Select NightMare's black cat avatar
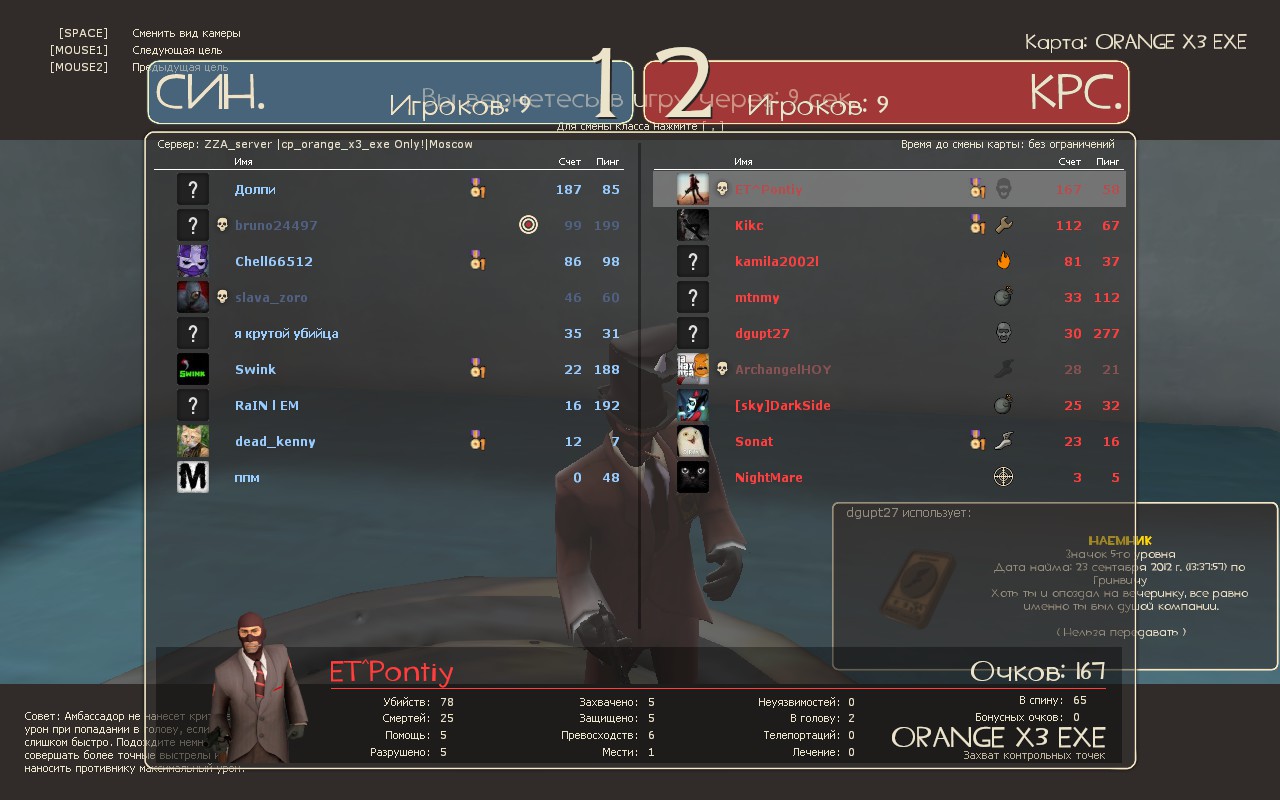1280x800 pixels. click(x=693, y=477)
